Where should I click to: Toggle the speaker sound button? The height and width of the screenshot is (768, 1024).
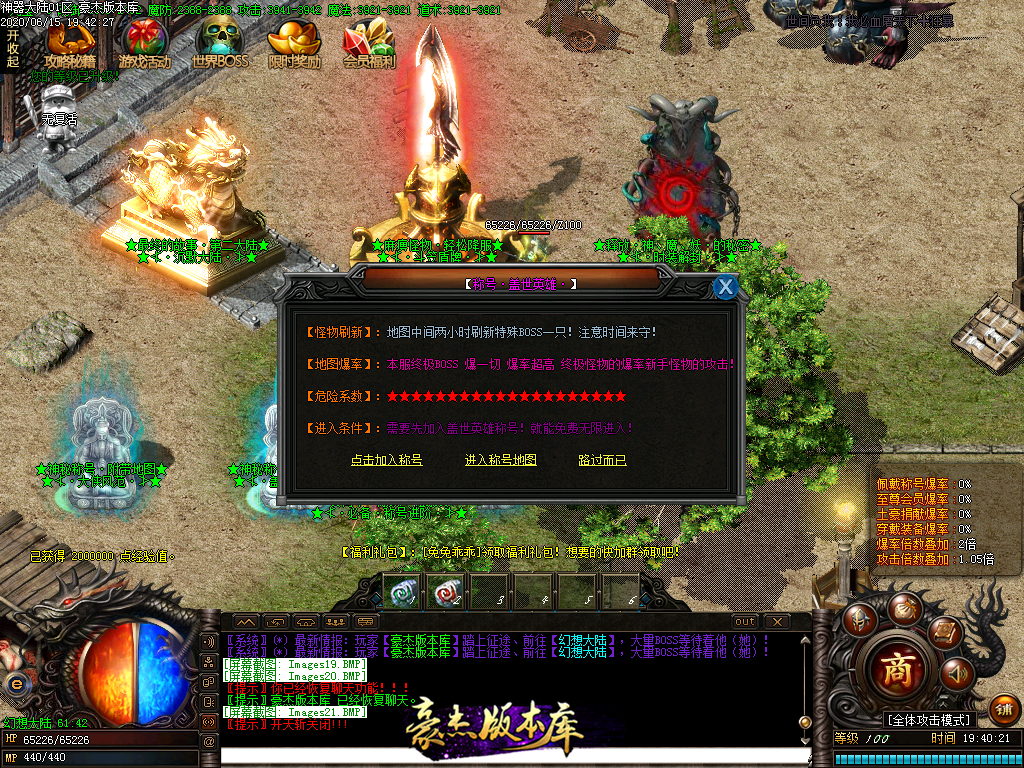pos(956,674)
